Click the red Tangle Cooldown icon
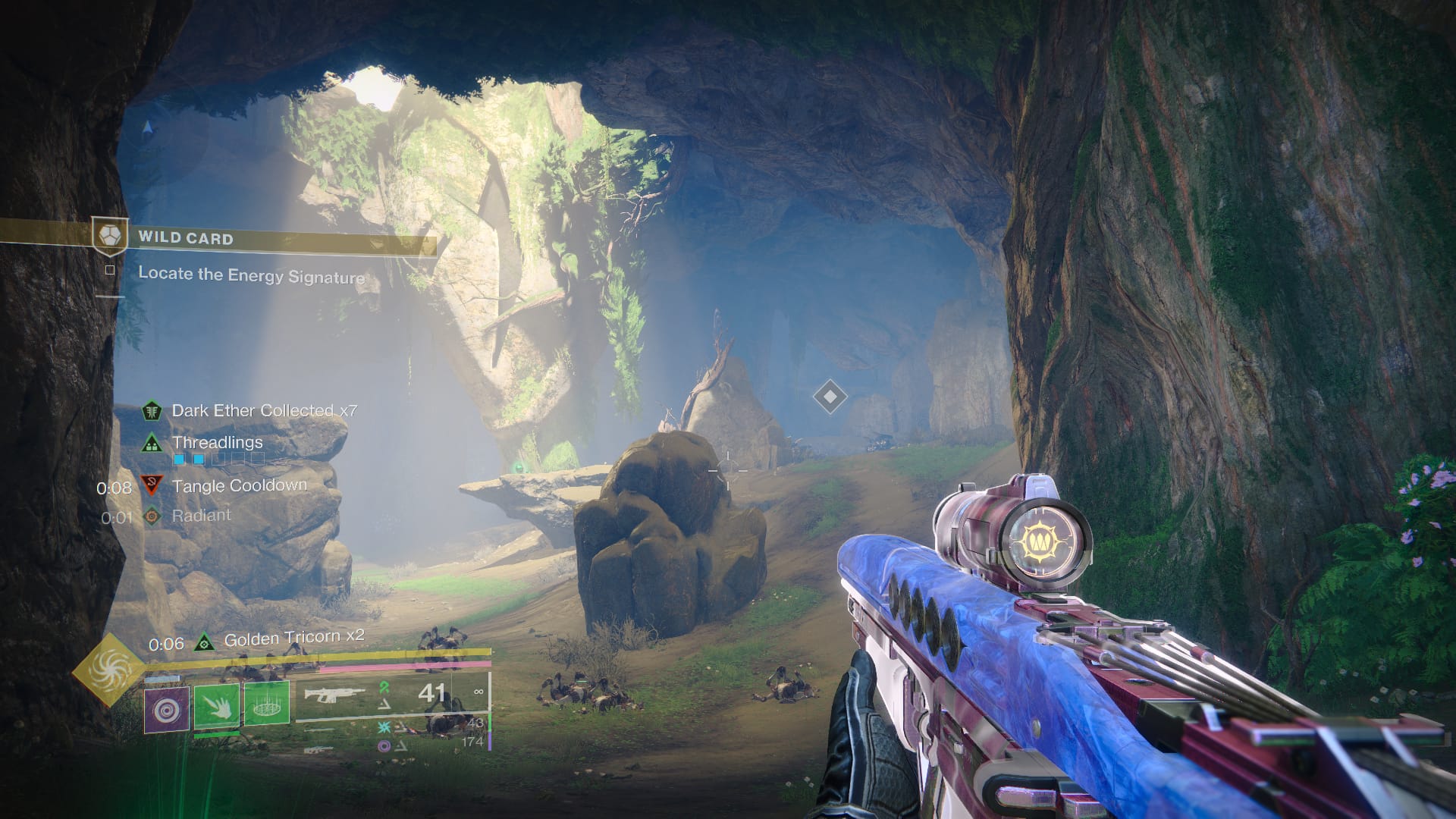The height and width of the screenshot is (819, 1456). 152,485
